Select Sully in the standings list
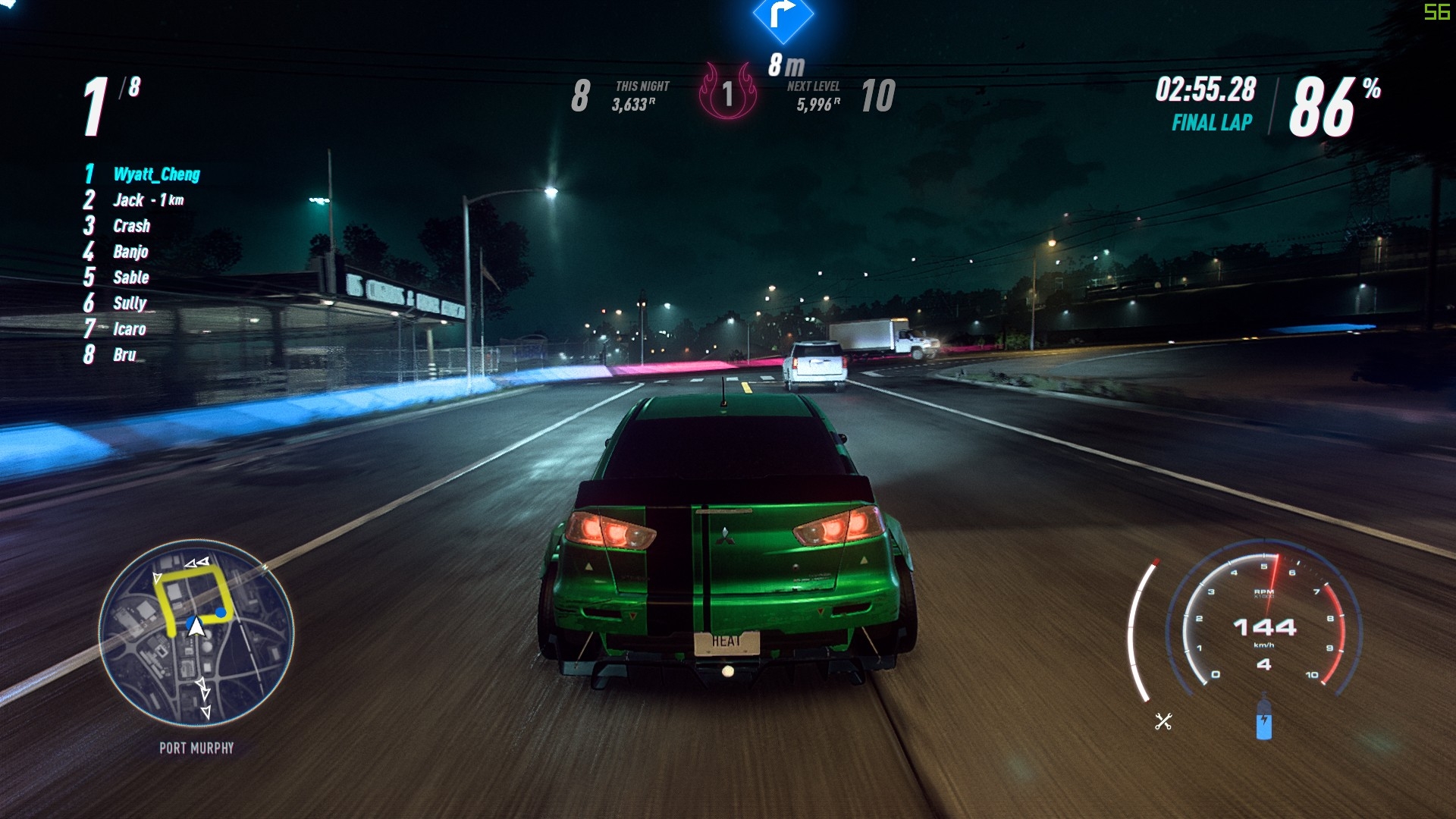Screen dimensions: 1456x819 (129, 303)
